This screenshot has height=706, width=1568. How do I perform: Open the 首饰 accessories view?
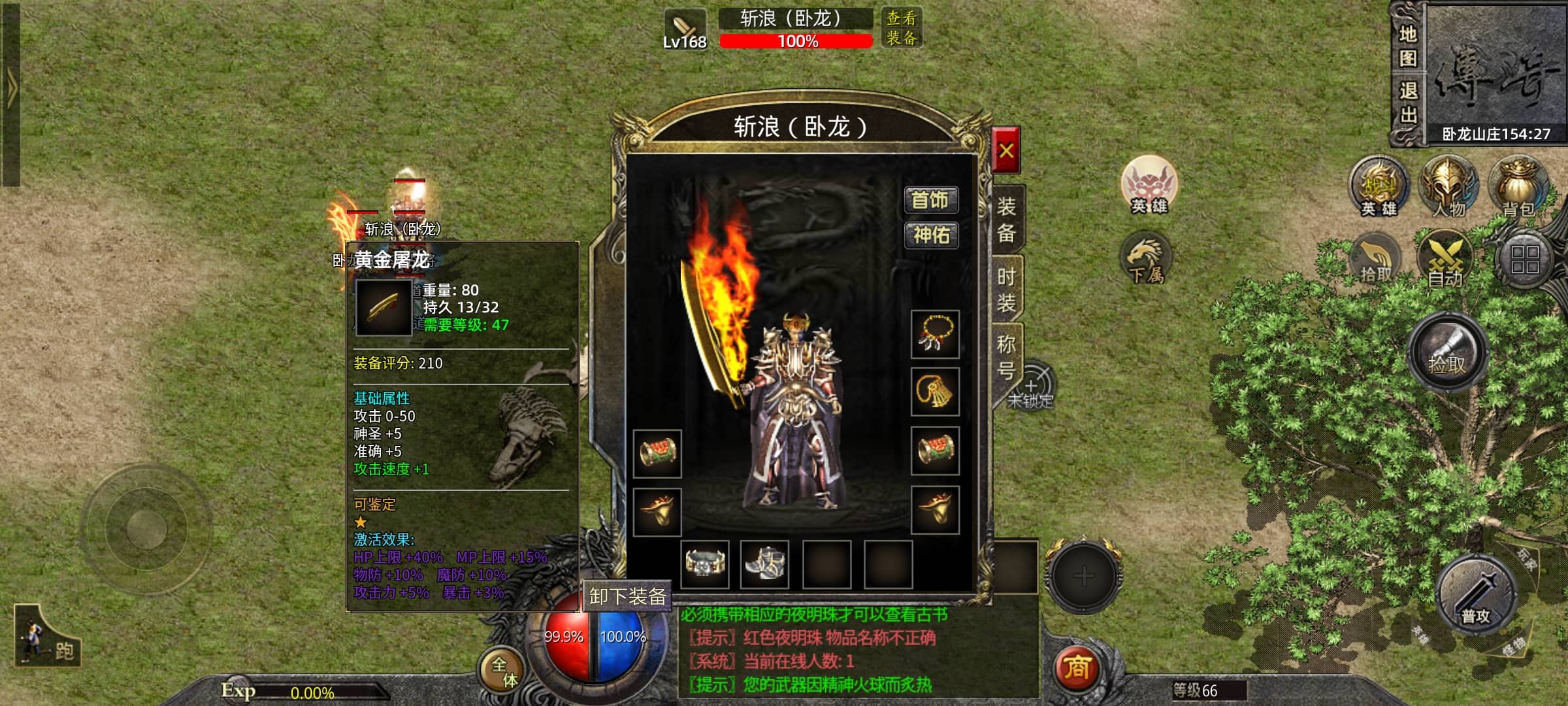(930, 200)
